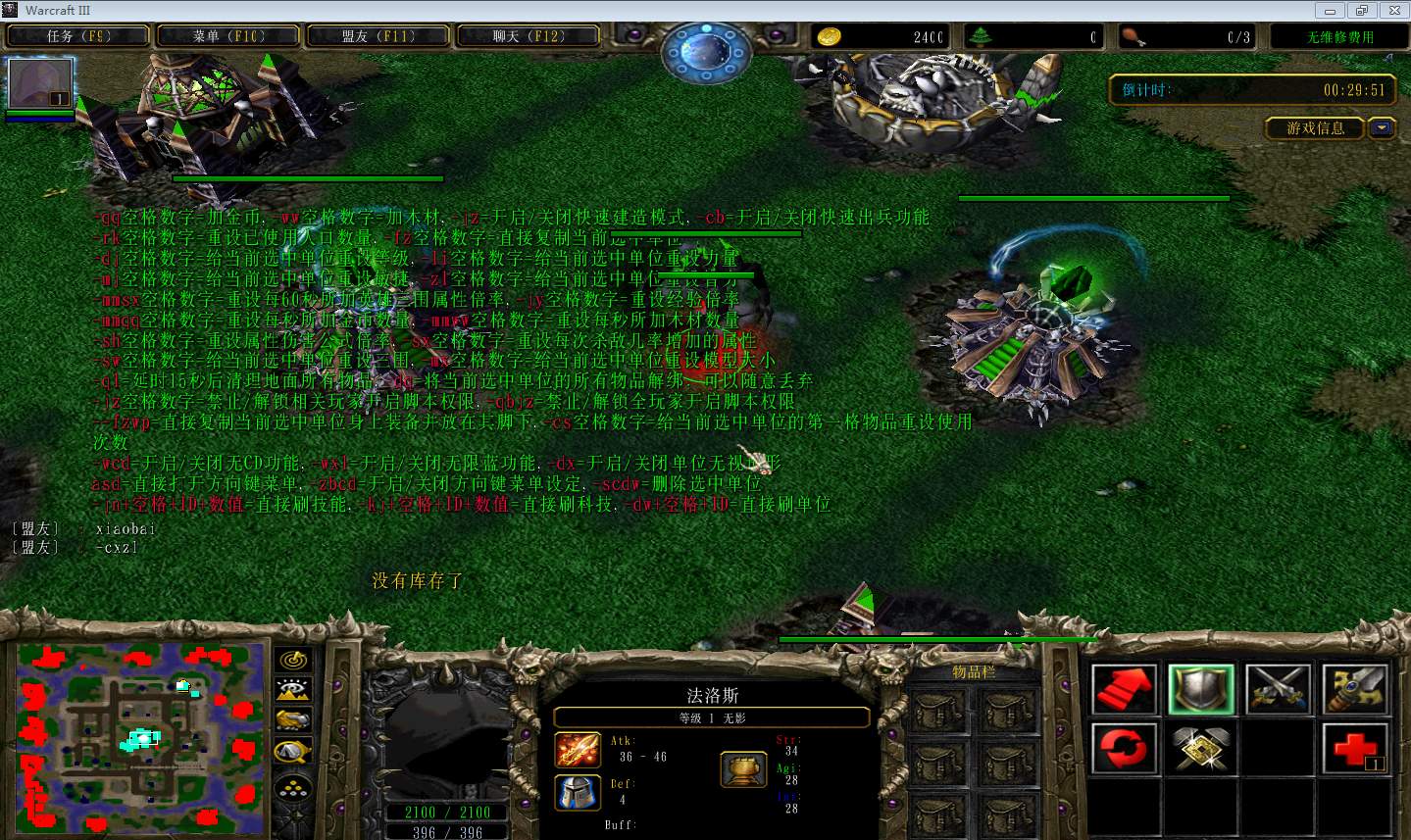
Task: Toggle the formation movement button
Action: click(293, 786)
